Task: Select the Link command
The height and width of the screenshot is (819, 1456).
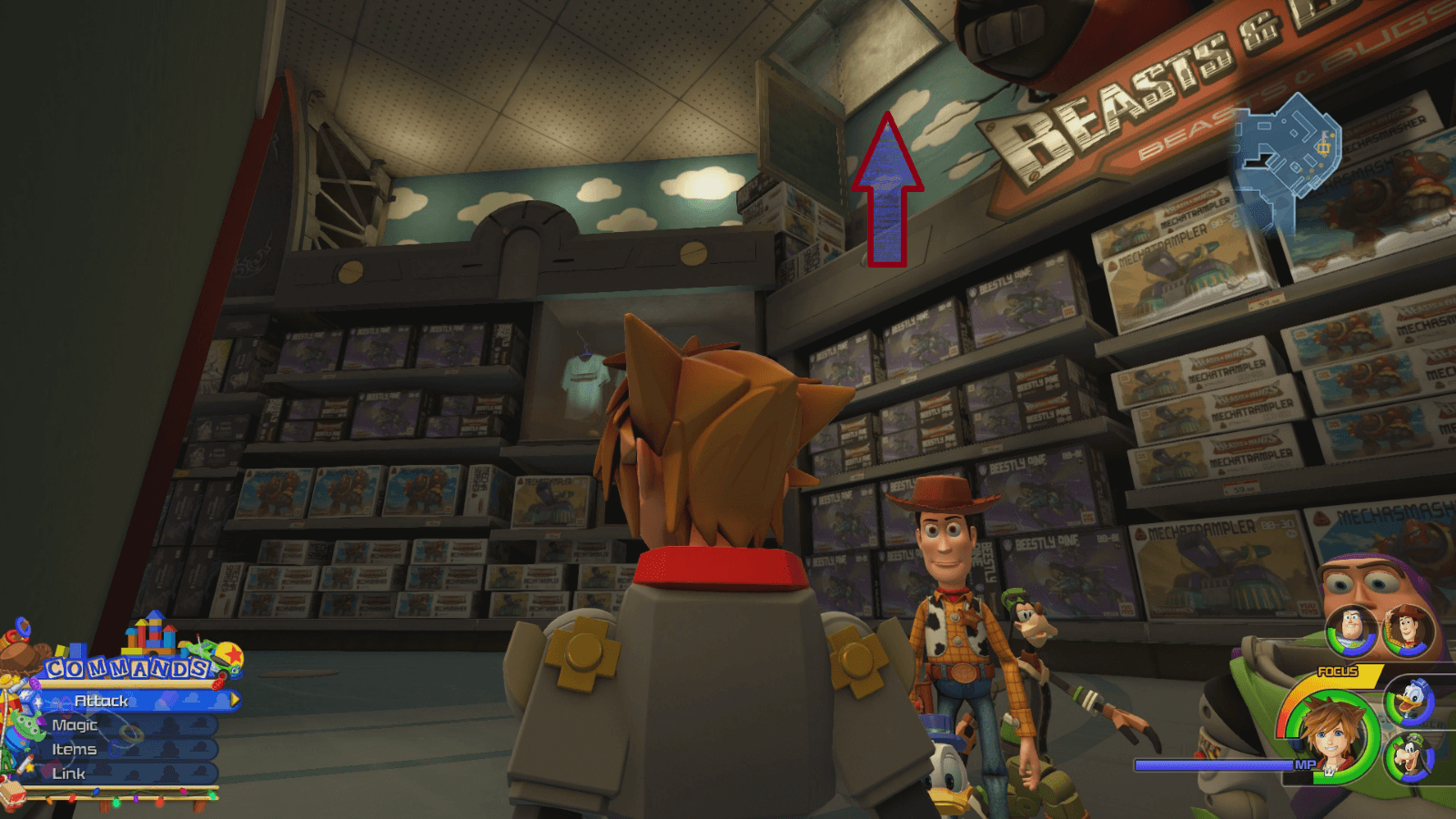Action: tap(68, 773)
